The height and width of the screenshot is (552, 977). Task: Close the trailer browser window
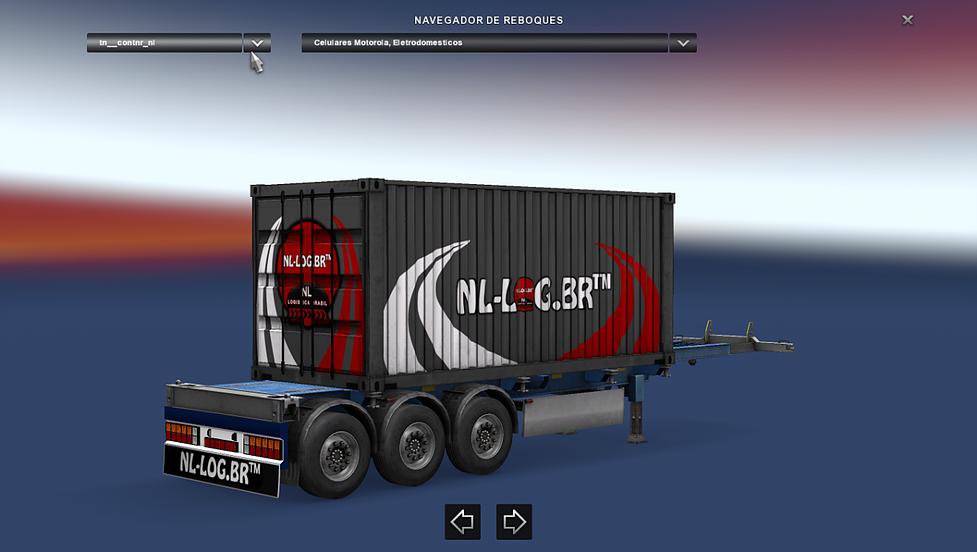click(907, 20)
